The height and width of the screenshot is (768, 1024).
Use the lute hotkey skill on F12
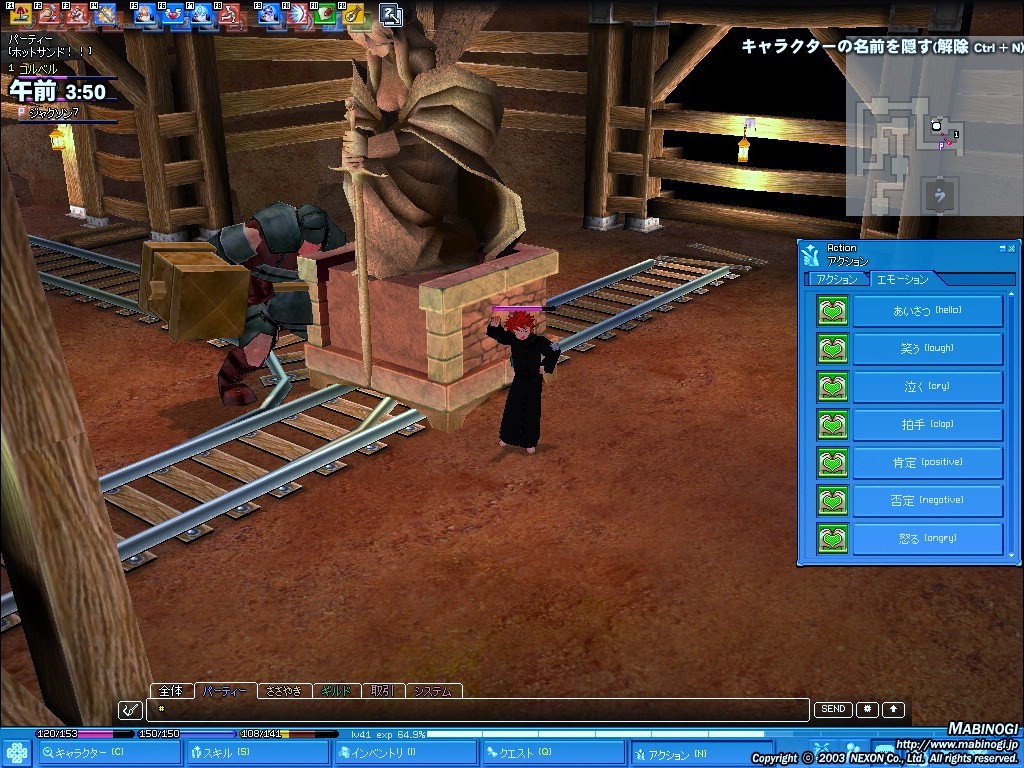coord(353,15)
